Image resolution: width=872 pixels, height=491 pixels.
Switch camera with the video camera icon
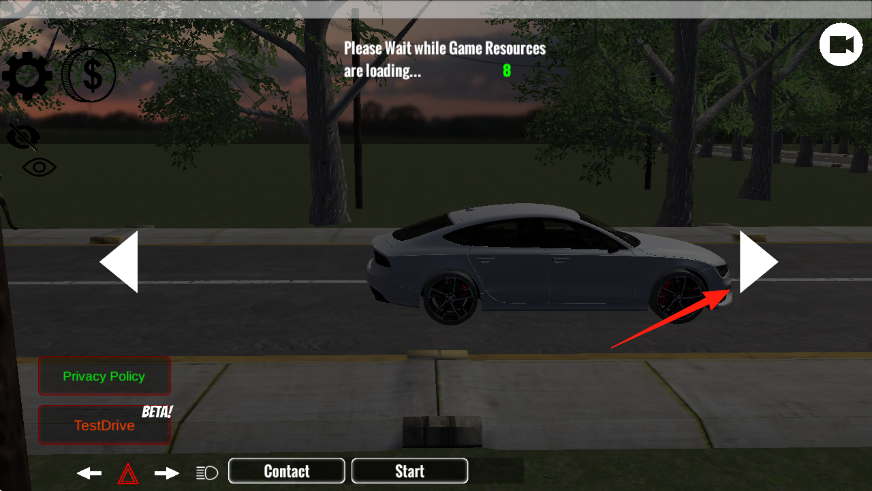click(841, 45)
